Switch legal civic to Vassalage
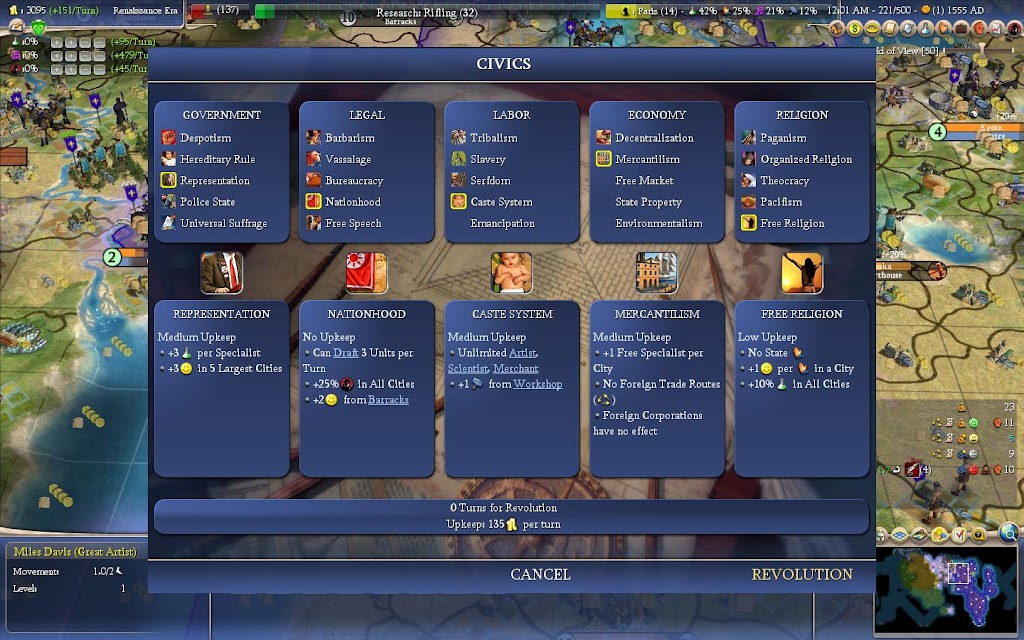Viewport: 1024px width, 640px height. click(x=348, y=159)
